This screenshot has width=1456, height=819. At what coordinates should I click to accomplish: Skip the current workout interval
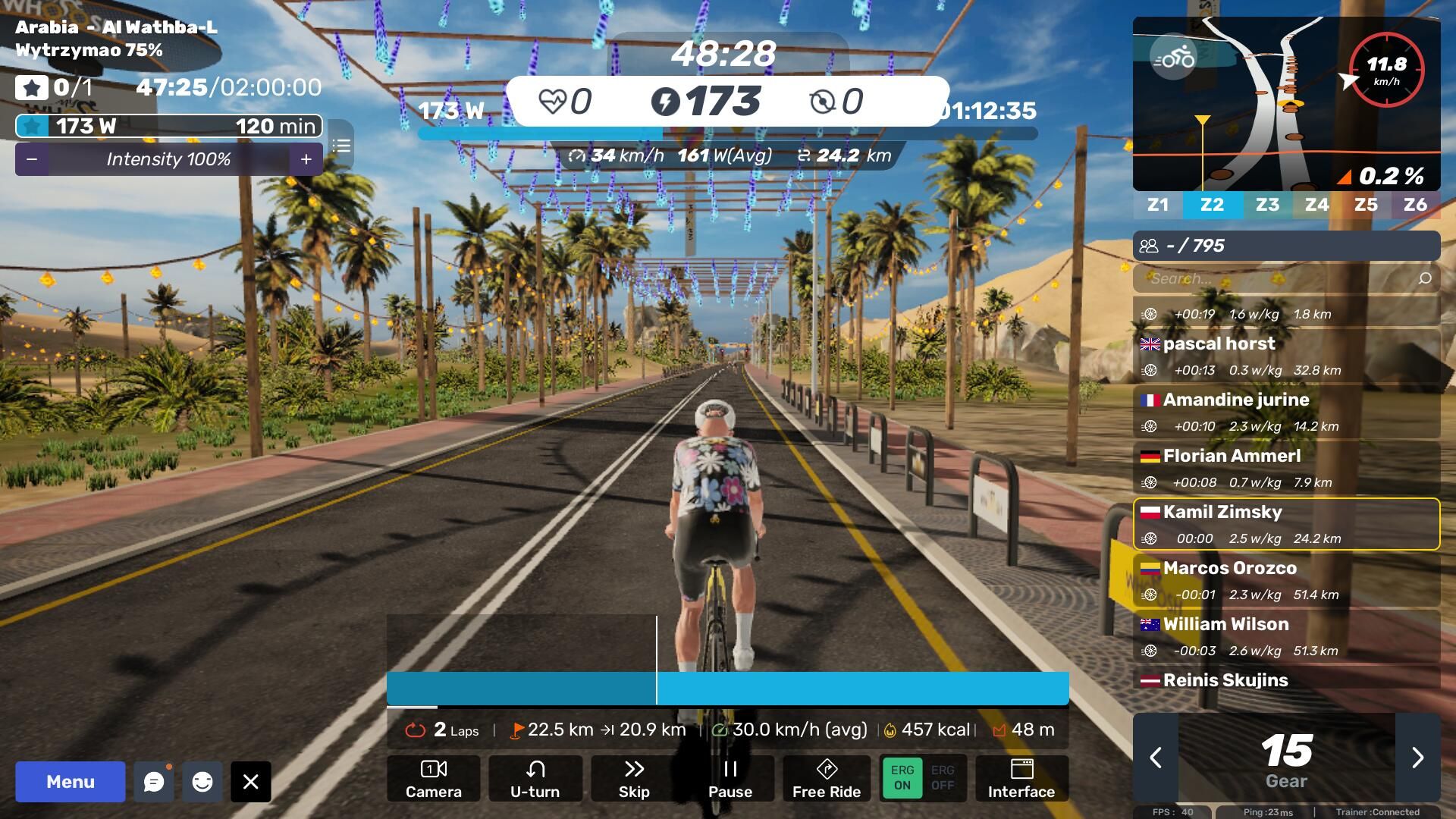tap(634, 779)
